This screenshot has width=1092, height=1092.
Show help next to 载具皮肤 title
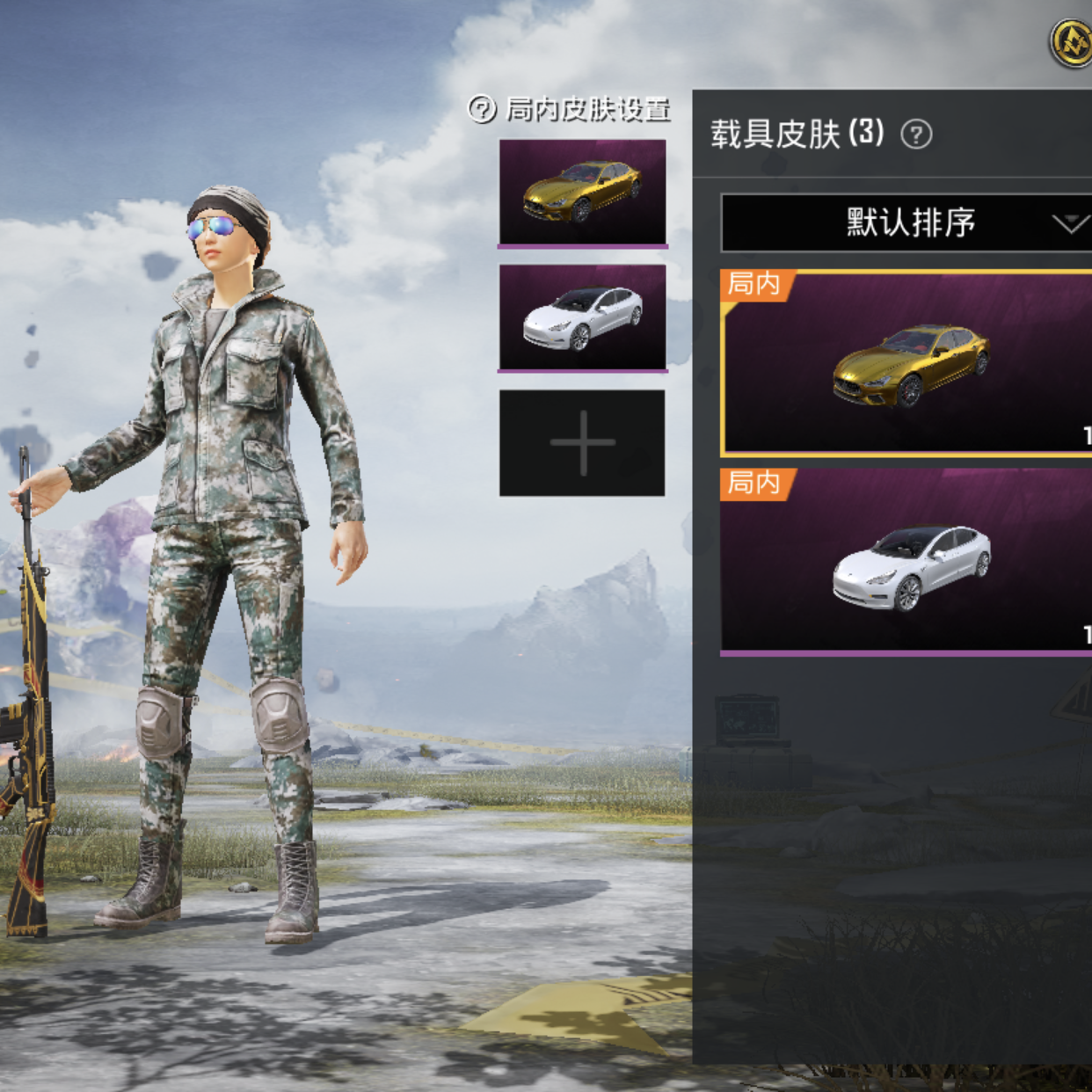916,135
